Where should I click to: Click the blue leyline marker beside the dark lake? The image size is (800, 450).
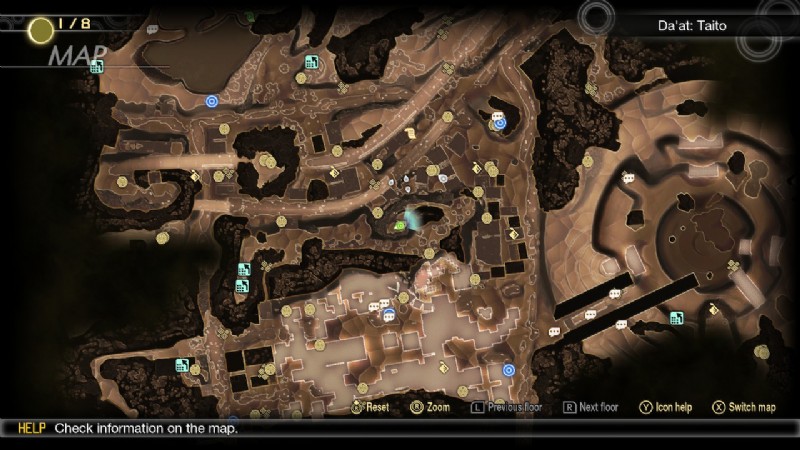[211, 100]
